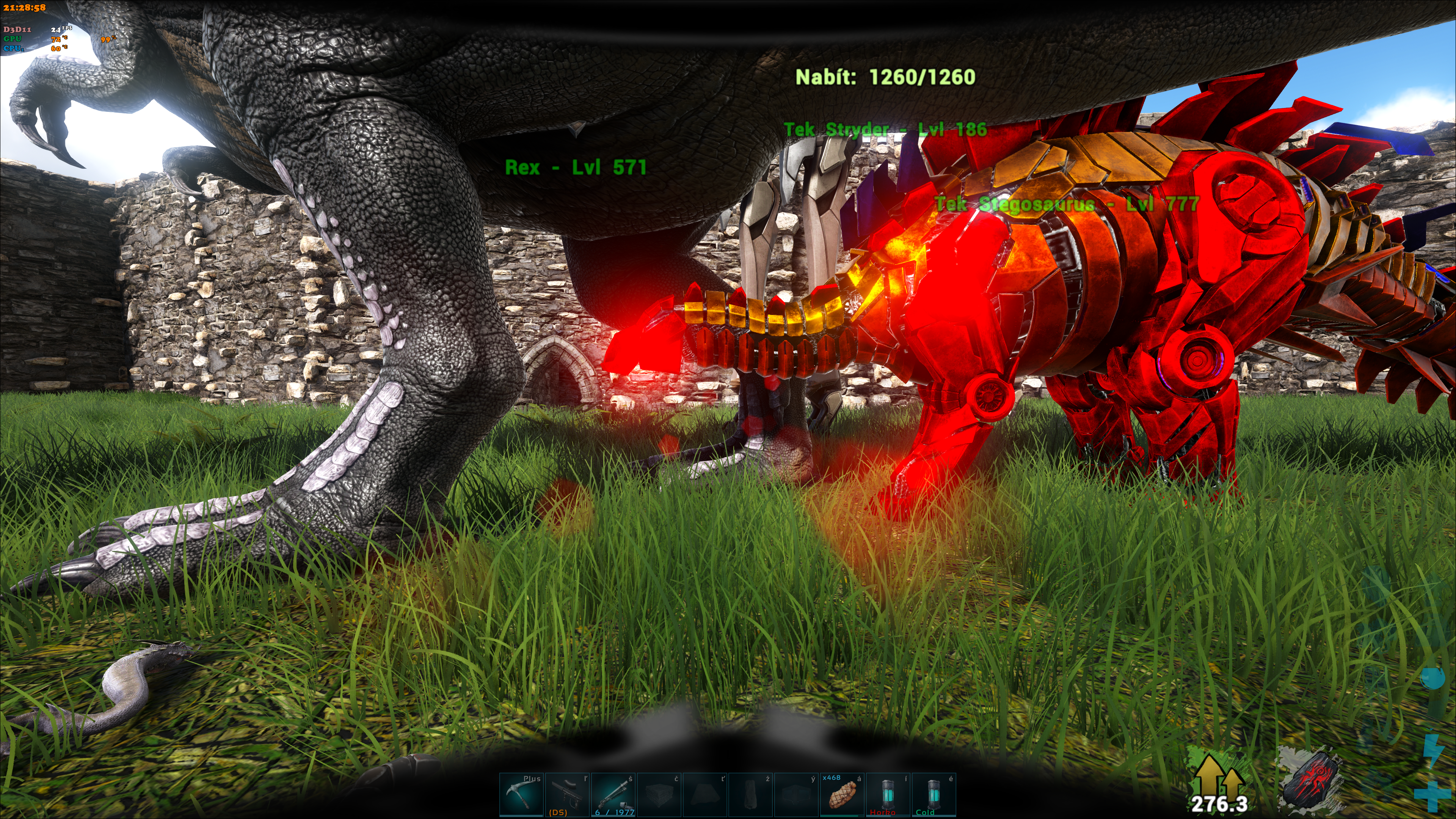This screenshot has height=819, width=1456.
Task: Click the lightning bolt stamina icon
Action: [x=1433, y=749]
